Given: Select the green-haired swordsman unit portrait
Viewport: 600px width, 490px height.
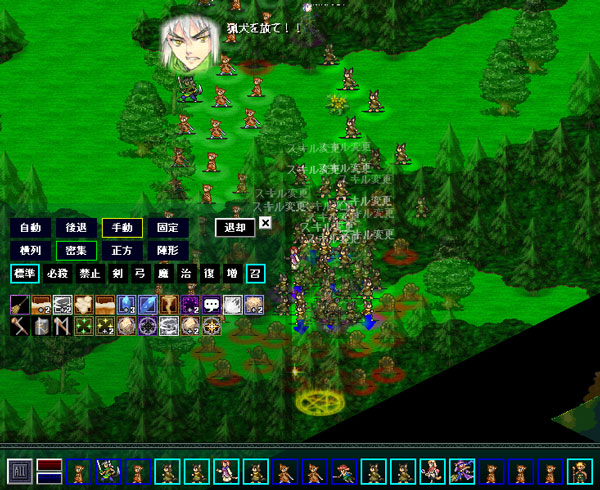Looking at the screenshot, I should [x=107, y=471].
